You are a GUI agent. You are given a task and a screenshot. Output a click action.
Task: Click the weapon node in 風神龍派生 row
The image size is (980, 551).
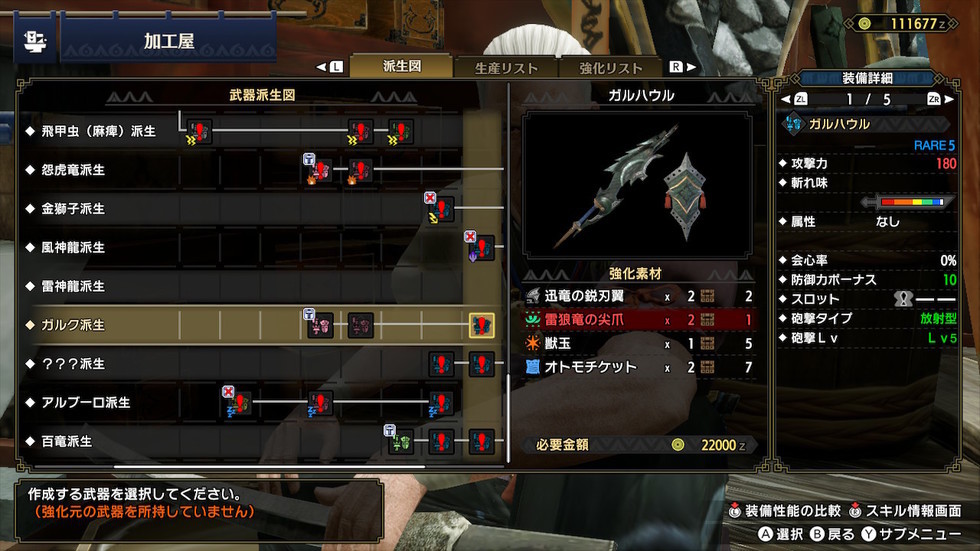click(x=482, y=247)
